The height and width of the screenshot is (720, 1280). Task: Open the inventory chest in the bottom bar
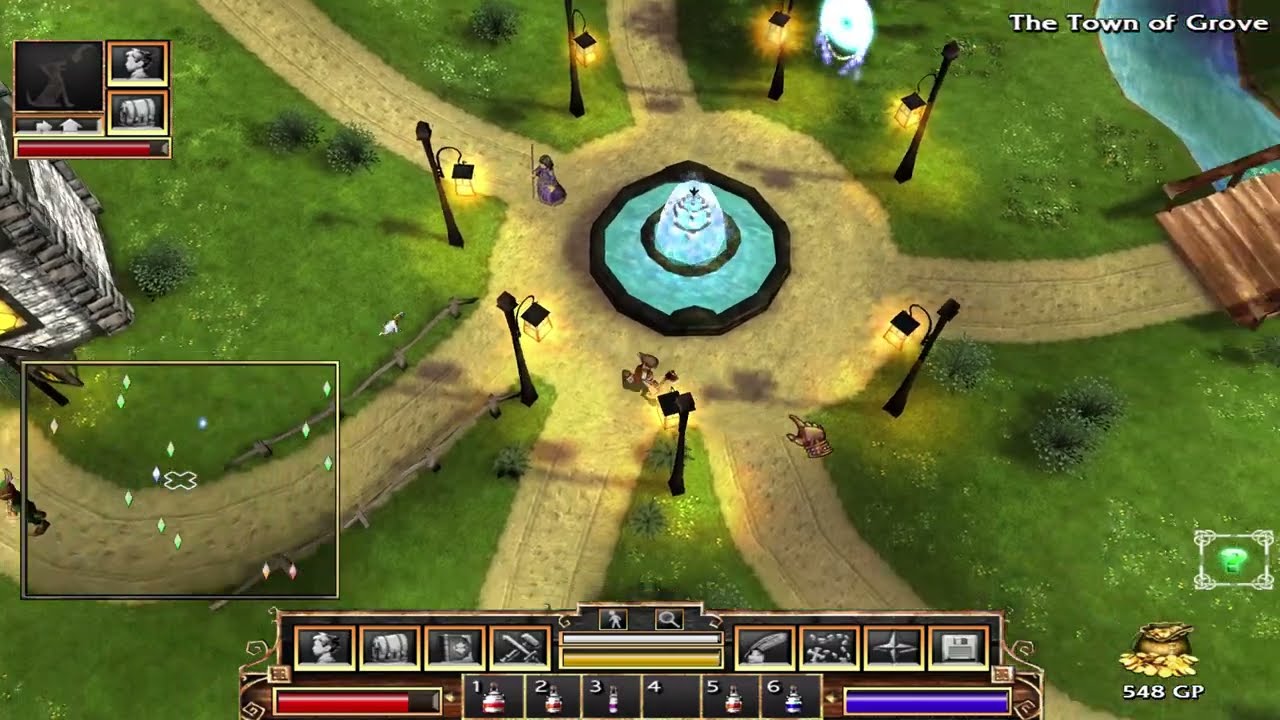pos(389,648)
